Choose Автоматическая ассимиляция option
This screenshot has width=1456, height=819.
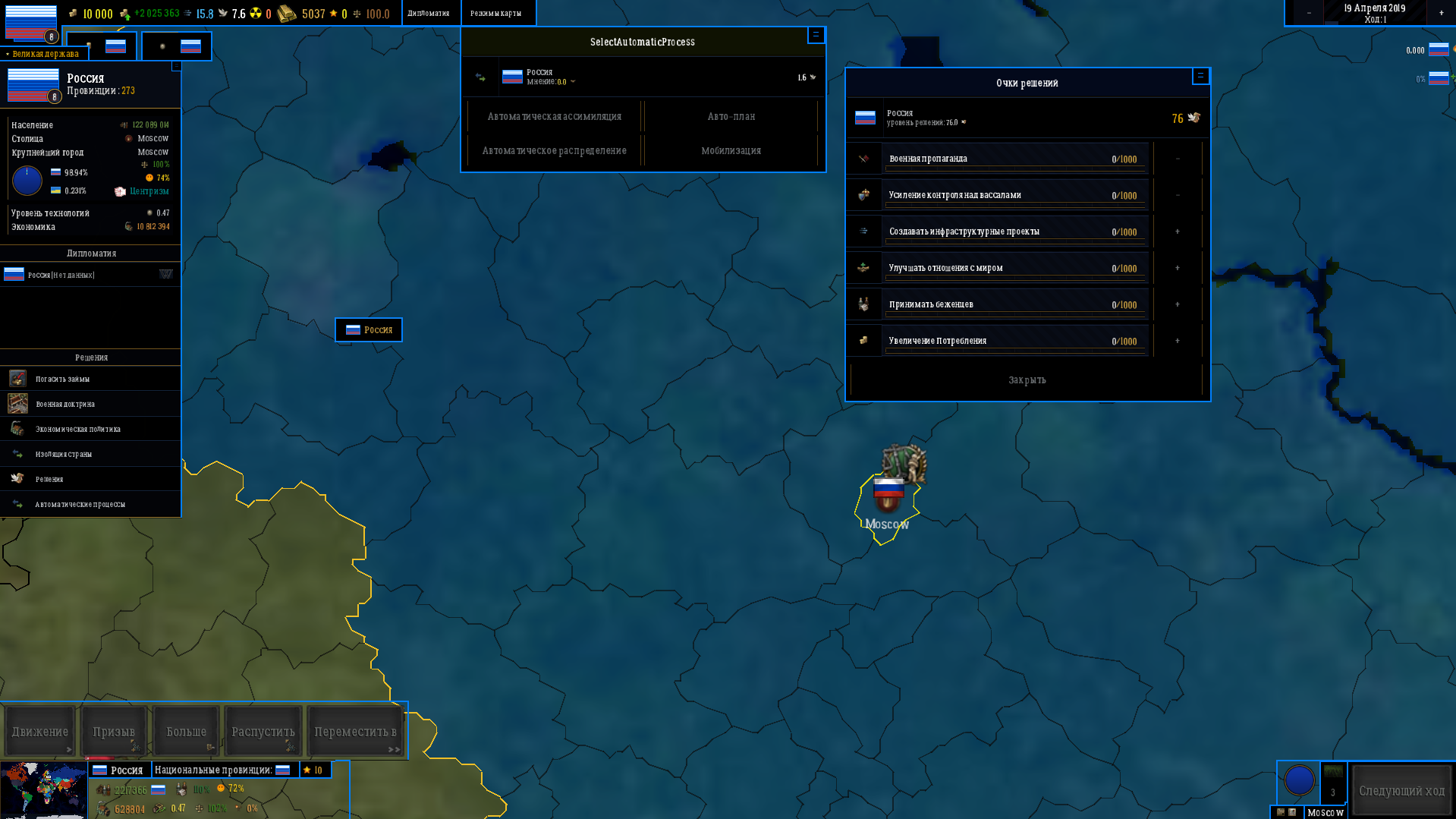[x=554, y=116]
